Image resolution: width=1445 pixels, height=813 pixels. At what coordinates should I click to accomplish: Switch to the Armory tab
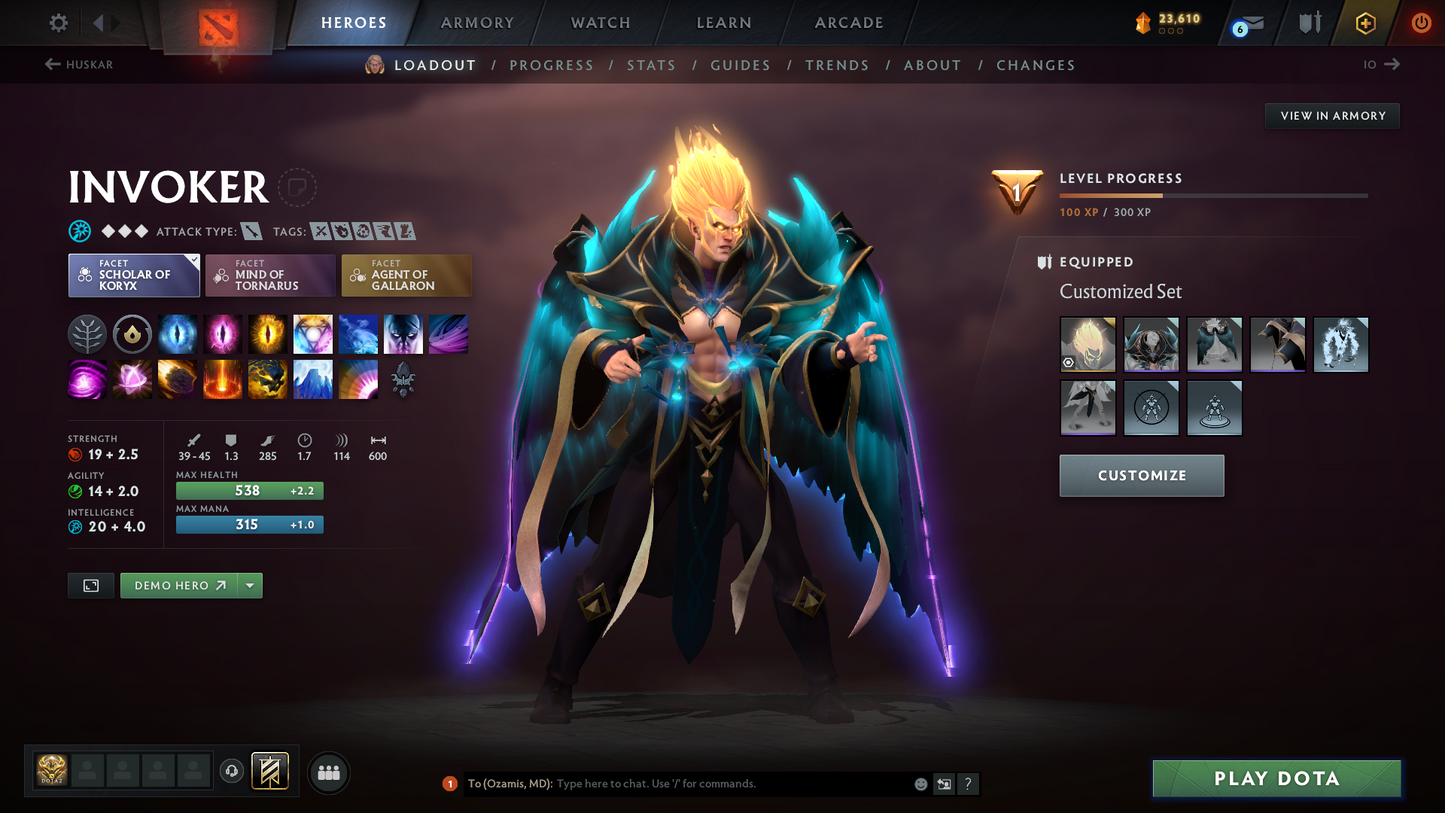click(x=477, y=22)
